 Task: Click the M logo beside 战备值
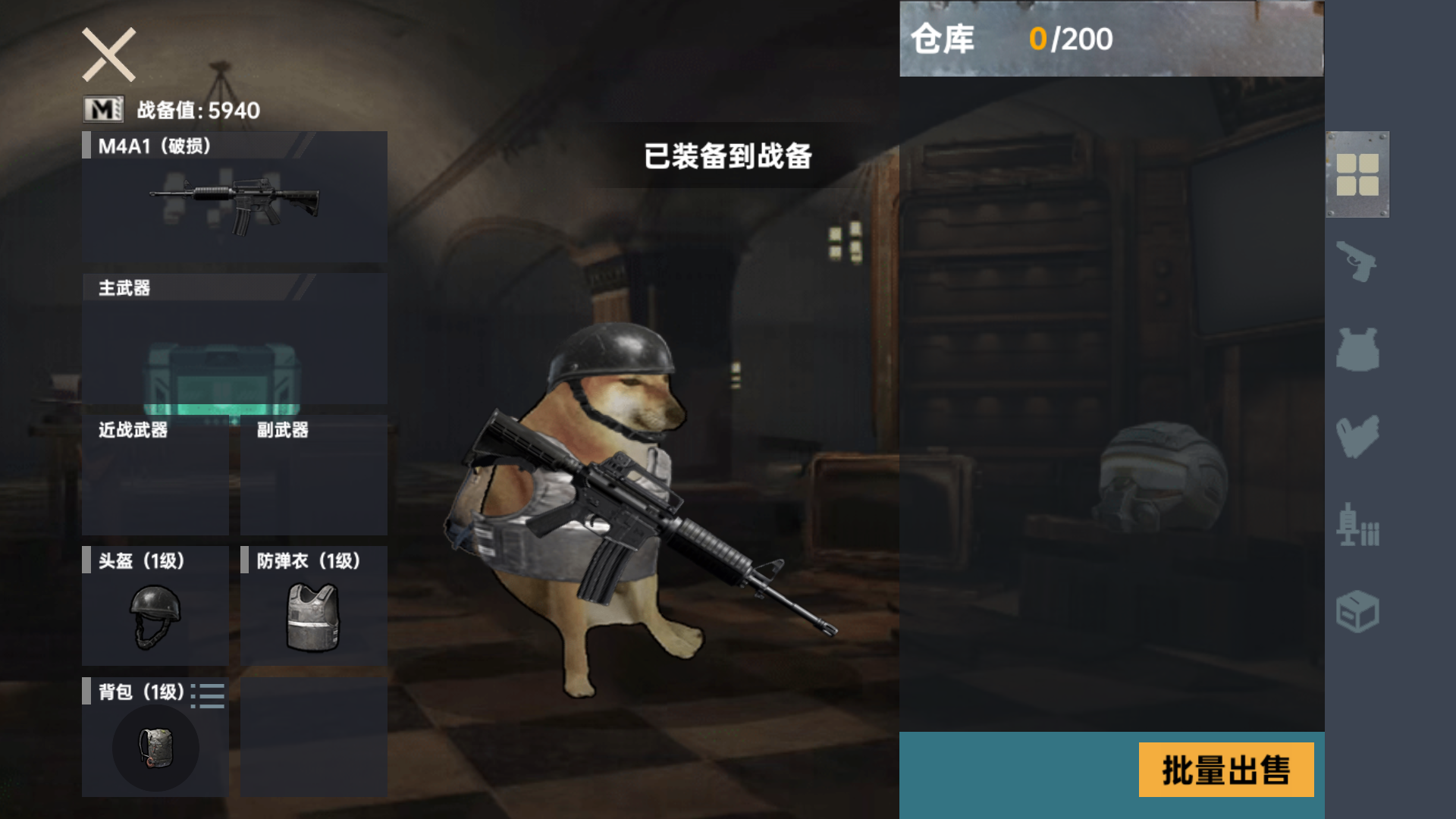102,109
